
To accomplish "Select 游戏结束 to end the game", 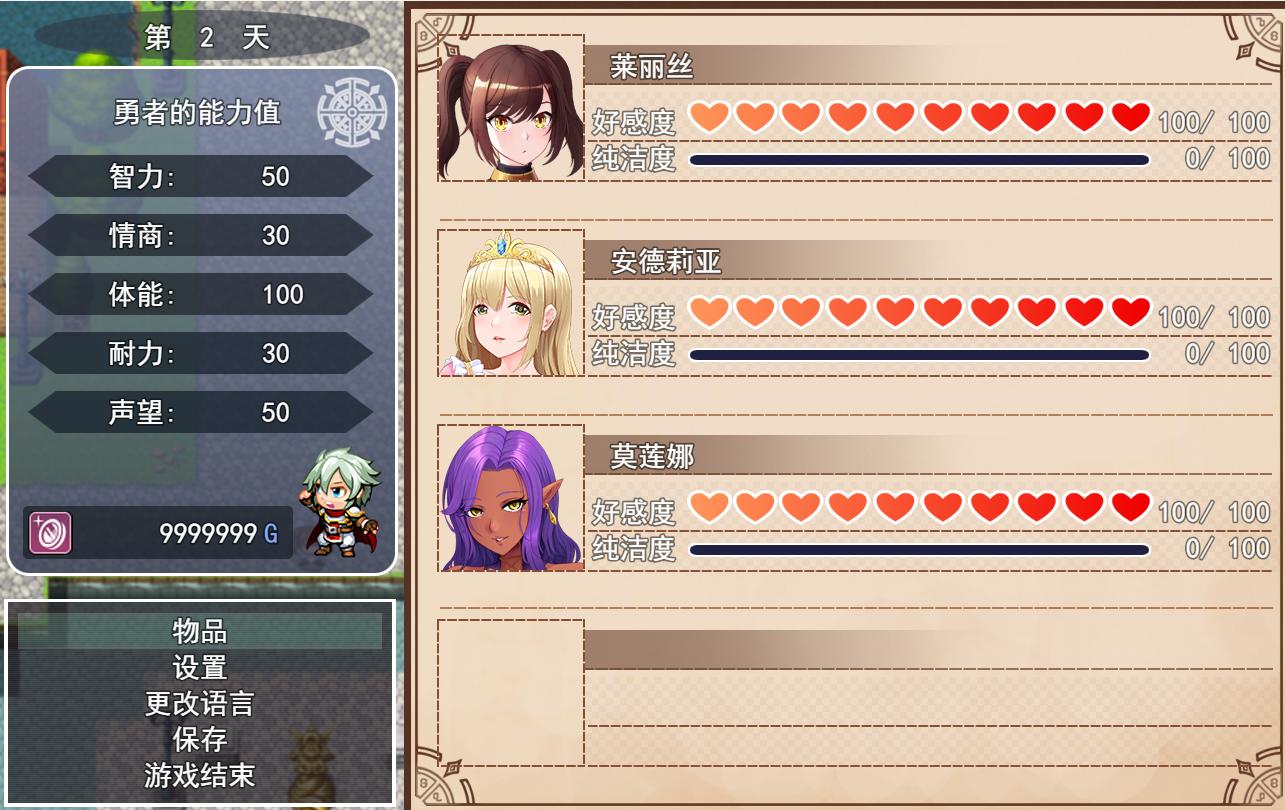I will pos(200,775).
